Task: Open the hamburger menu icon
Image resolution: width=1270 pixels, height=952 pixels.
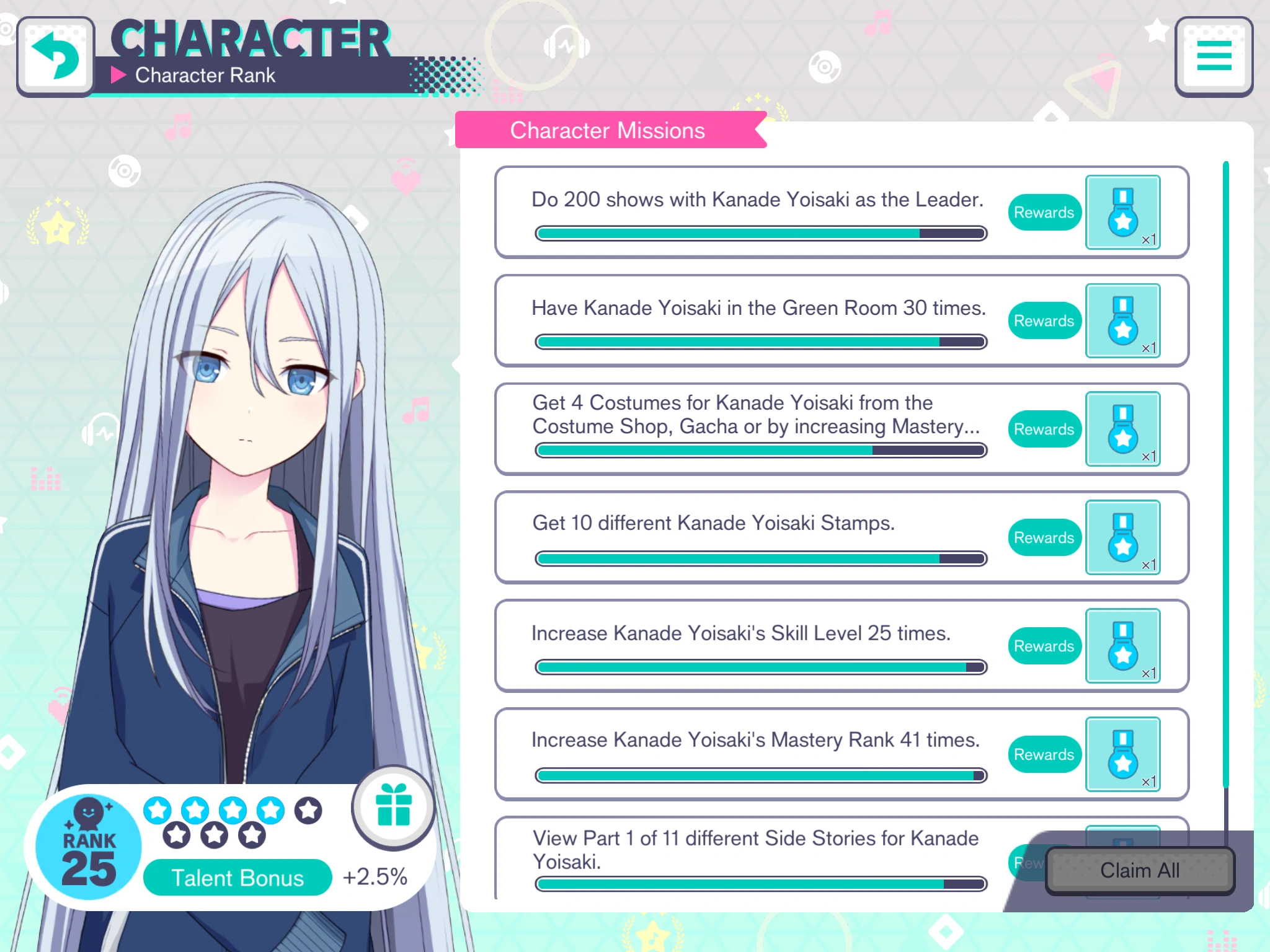Action: 1213,56
